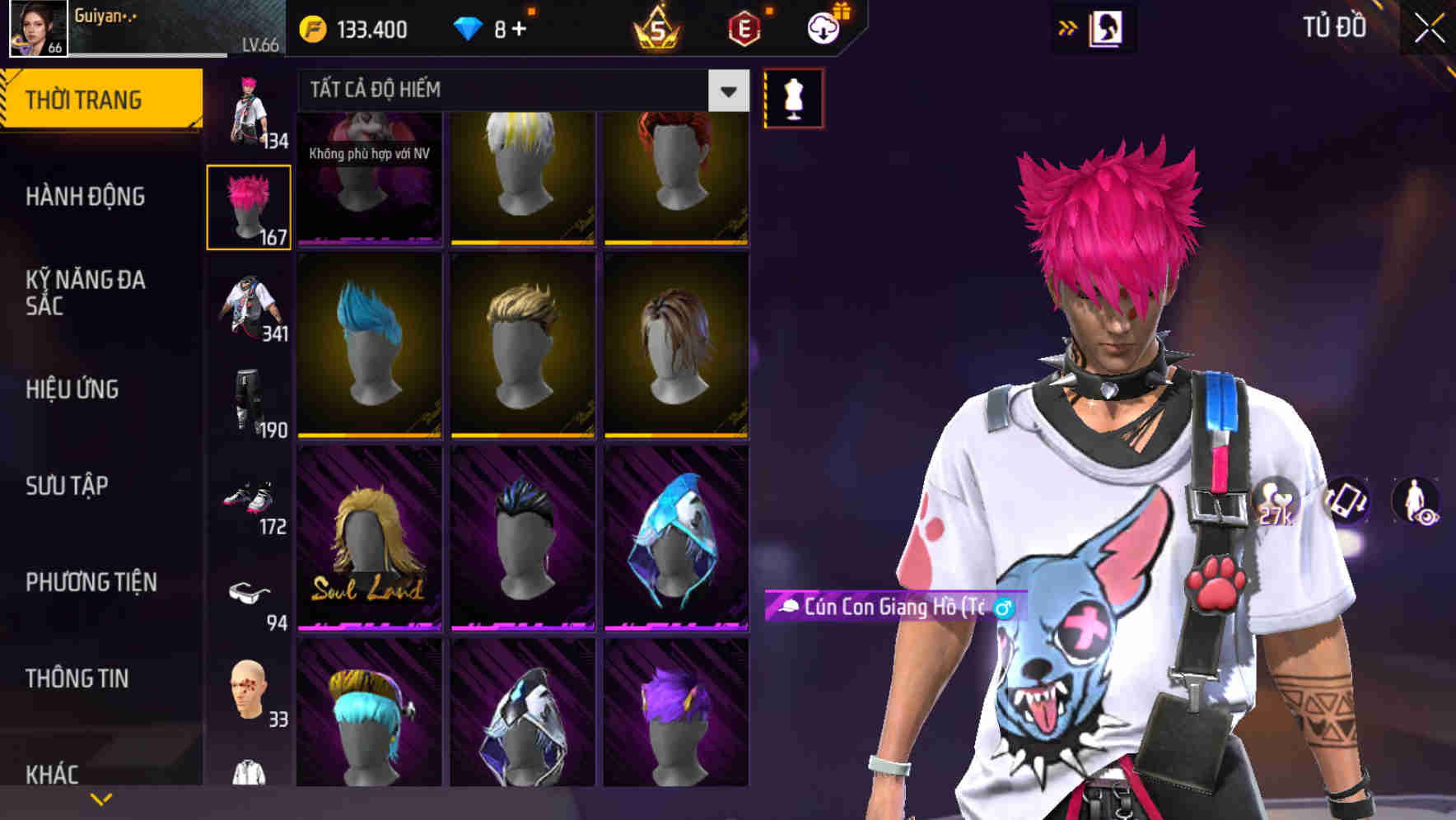
Task: Click the red E badge icon
Action: point(745,27)
